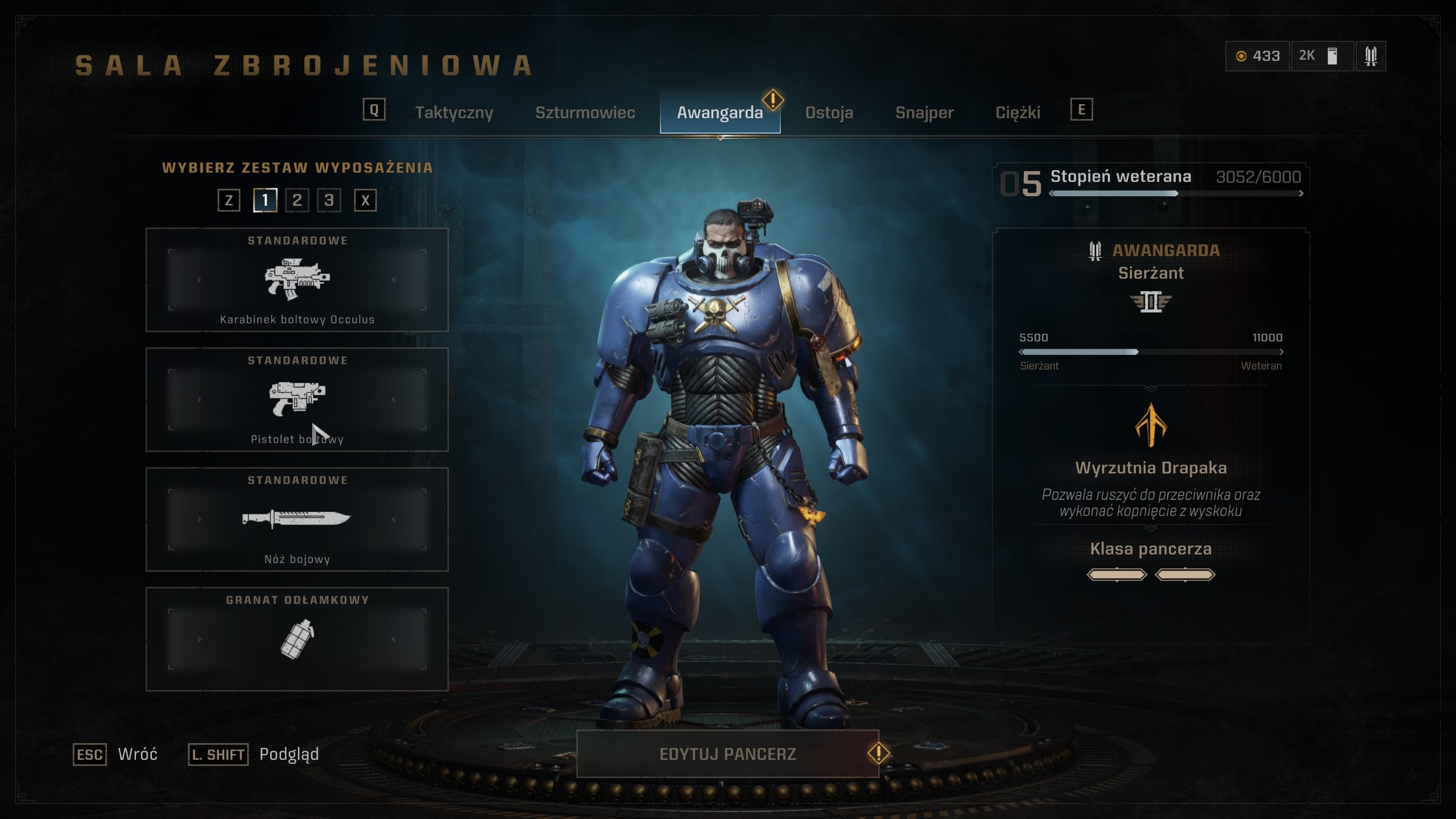Image resolution: width=1456 pixels, height=819 pixels.
Task: Select equipment loadout 1
Action: pyautogui.click(x=265, y=200)
